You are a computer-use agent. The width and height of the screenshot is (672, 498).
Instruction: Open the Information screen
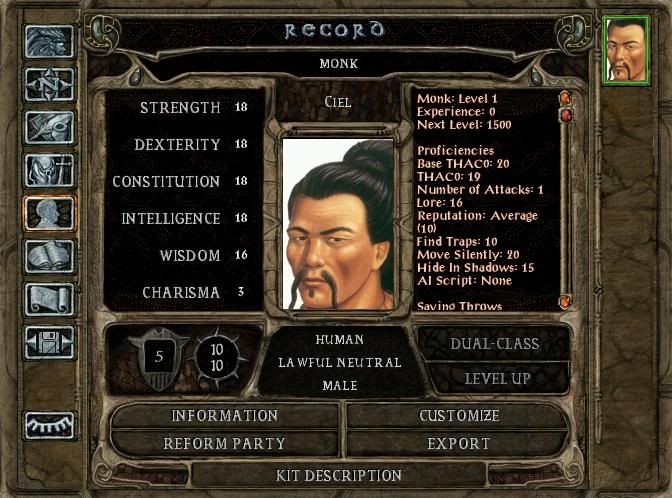pyautogui.click(x=224, y=416)
